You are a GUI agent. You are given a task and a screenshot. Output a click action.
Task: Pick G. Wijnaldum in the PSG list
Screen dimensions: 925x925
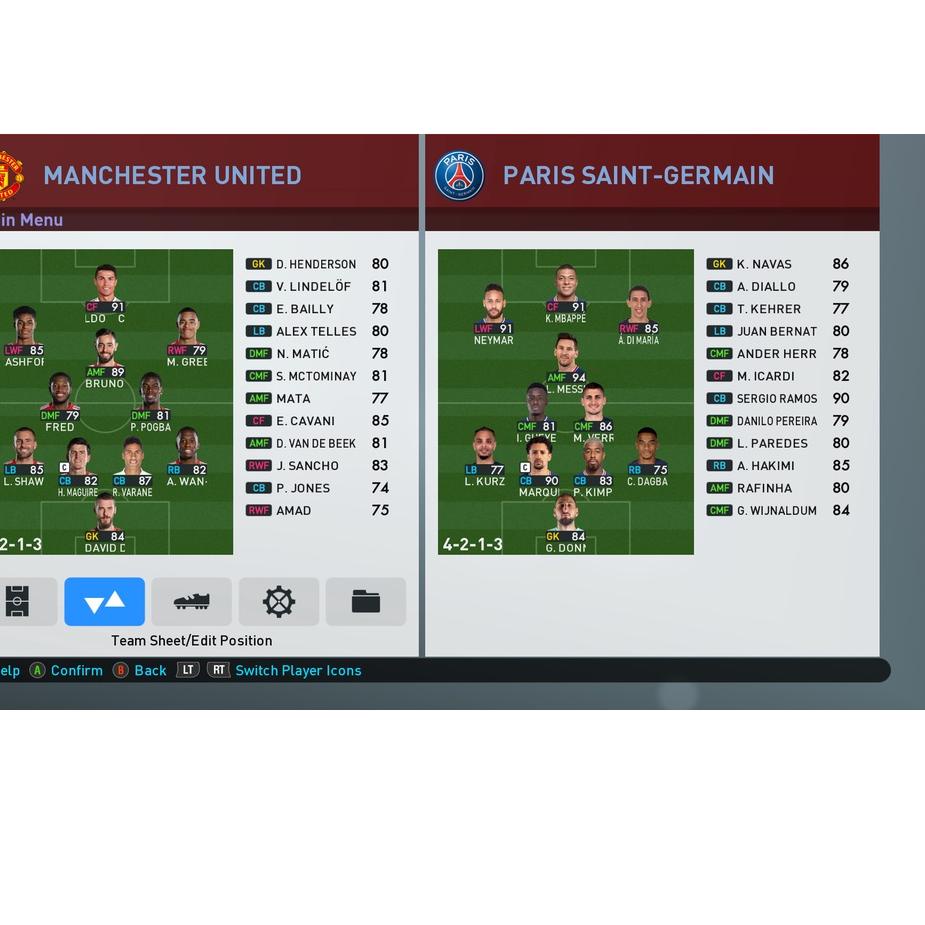[777, 510]
